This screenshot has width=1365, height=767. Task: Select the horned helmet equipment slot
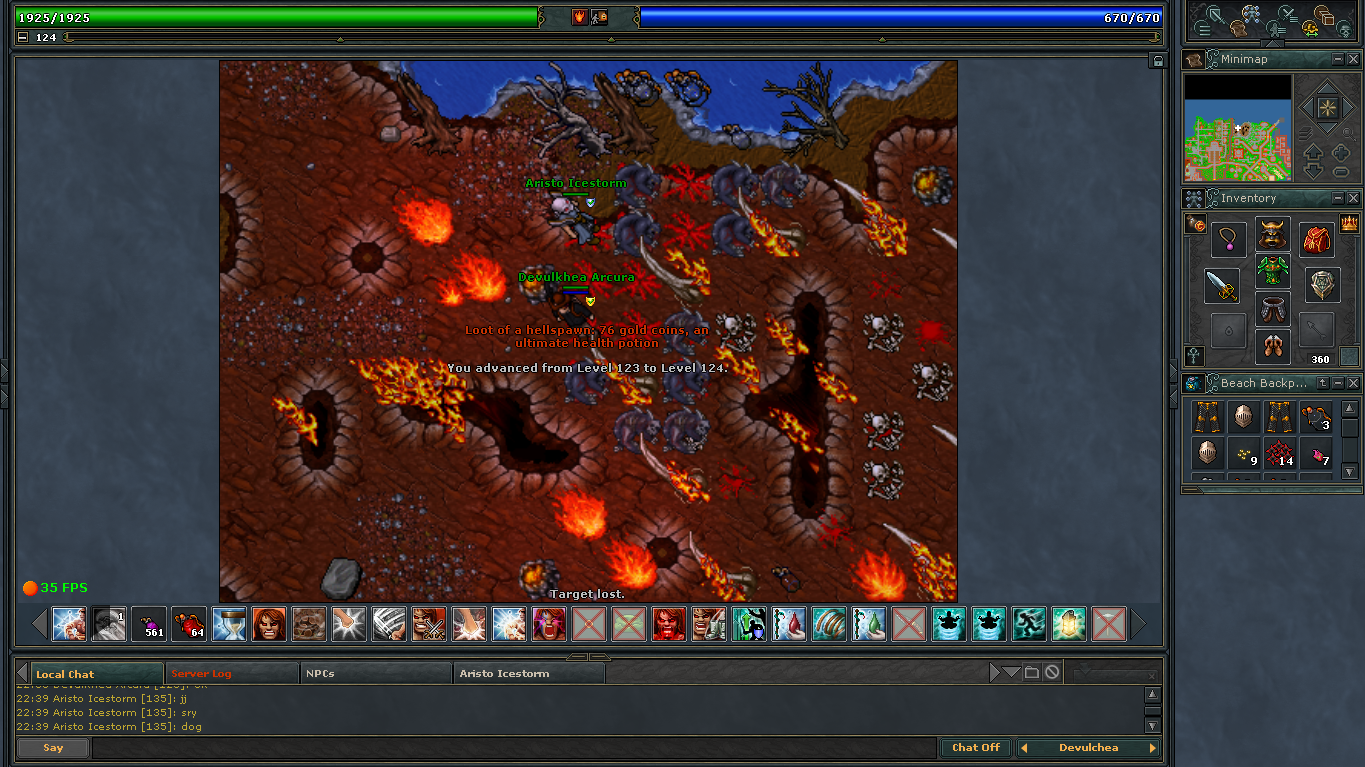tap(1273, 235)
